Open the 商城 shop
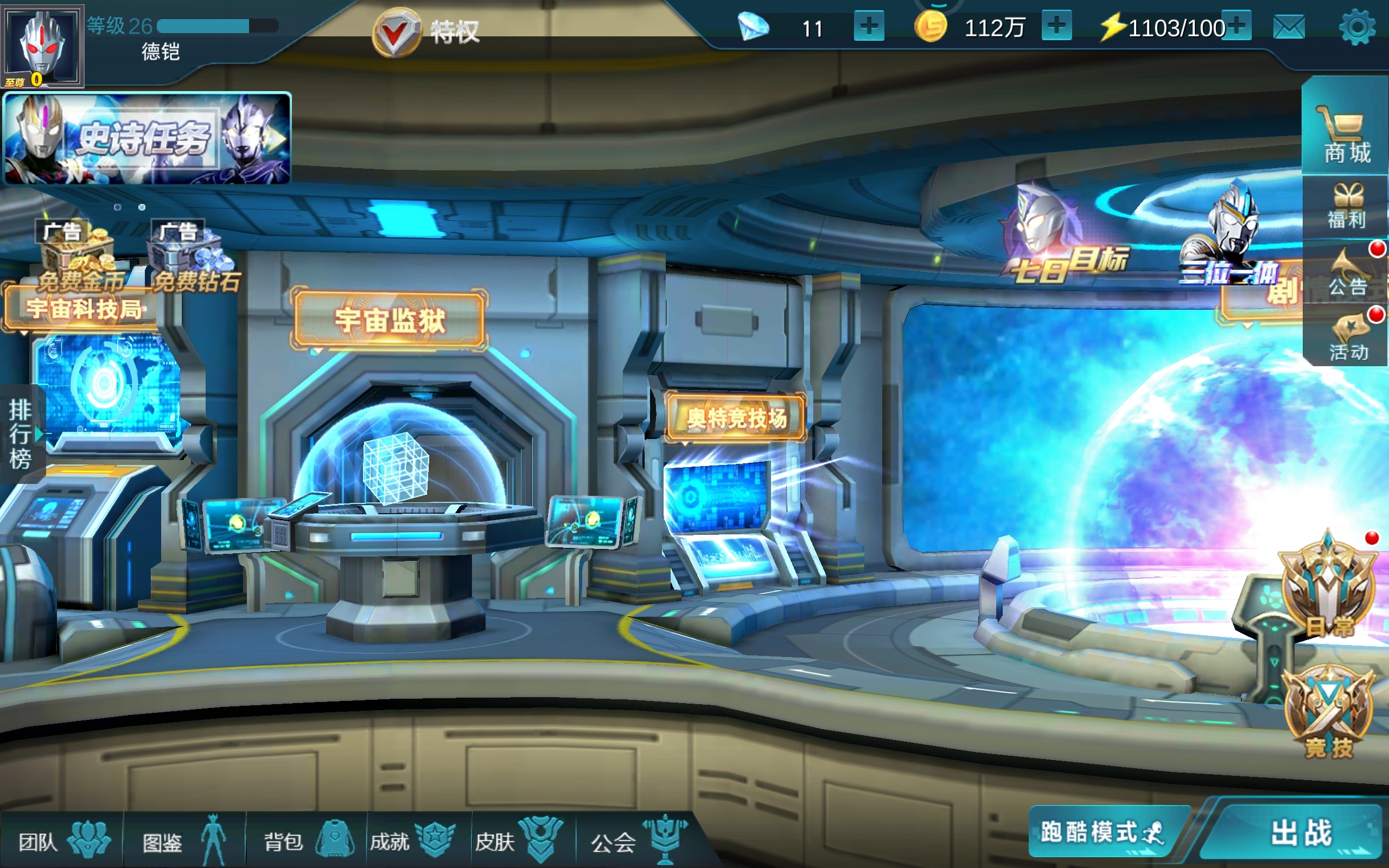Image resolution: width=1389 pixels, height=868 pixels. pyautogui.click(x=1346, y=135)
